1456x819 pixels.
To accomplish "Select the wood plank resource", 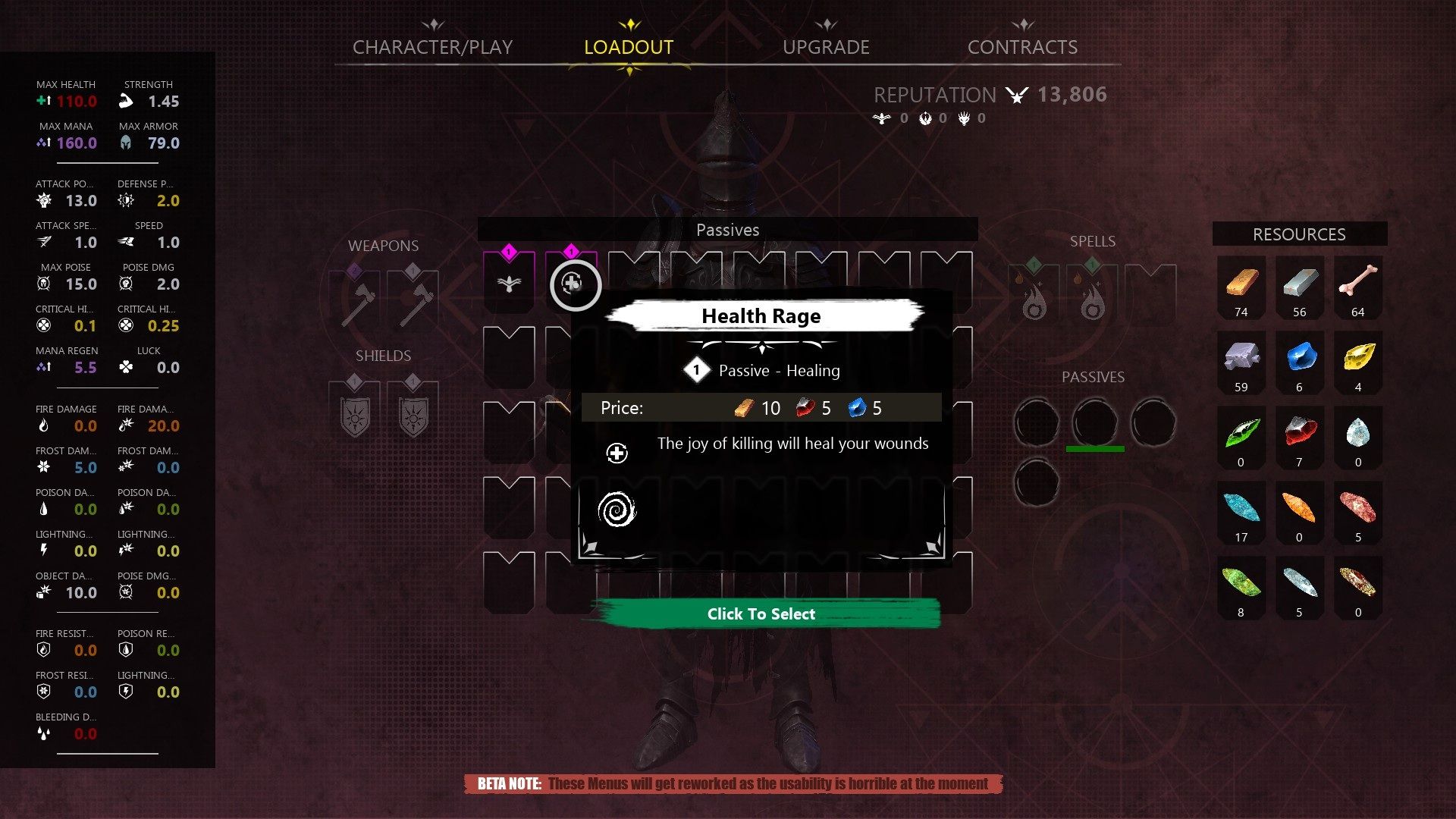I will [x=1241, y=284].
